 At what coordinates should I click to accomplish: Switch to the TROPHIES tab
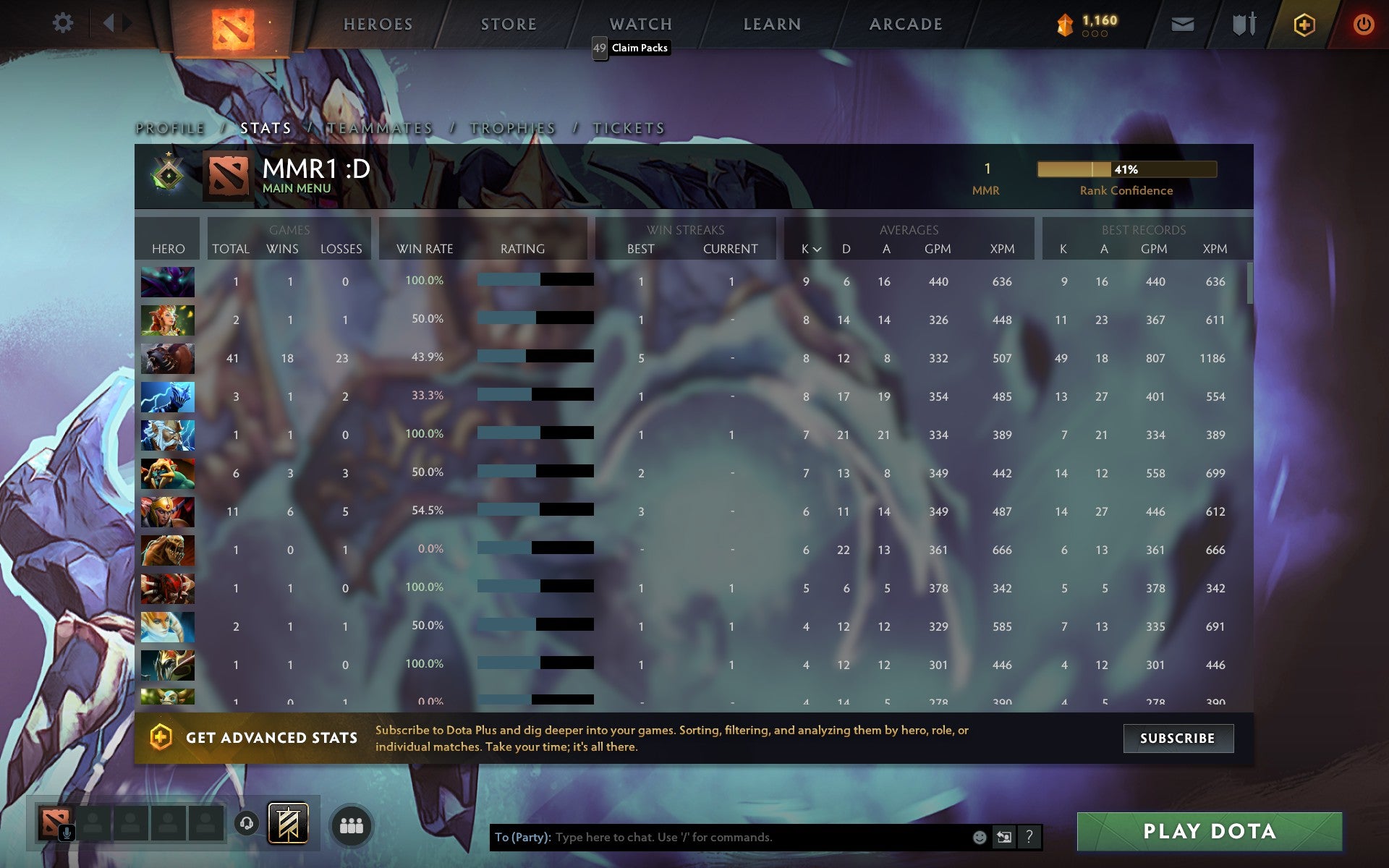[511, 127]
